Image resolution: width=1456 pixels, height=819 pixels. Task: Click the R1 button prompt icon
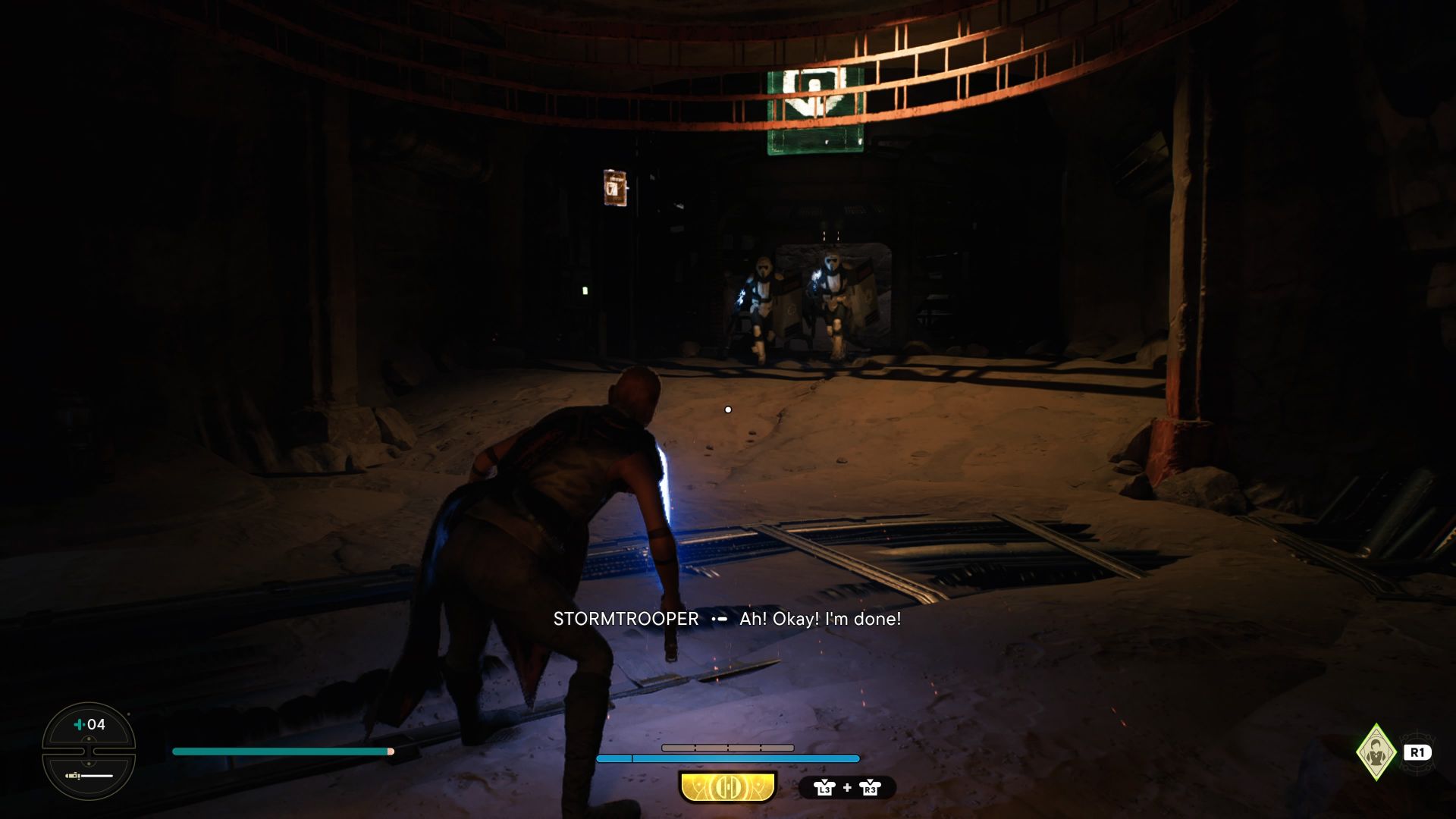pyautogui.click(x=1417, y=752)
